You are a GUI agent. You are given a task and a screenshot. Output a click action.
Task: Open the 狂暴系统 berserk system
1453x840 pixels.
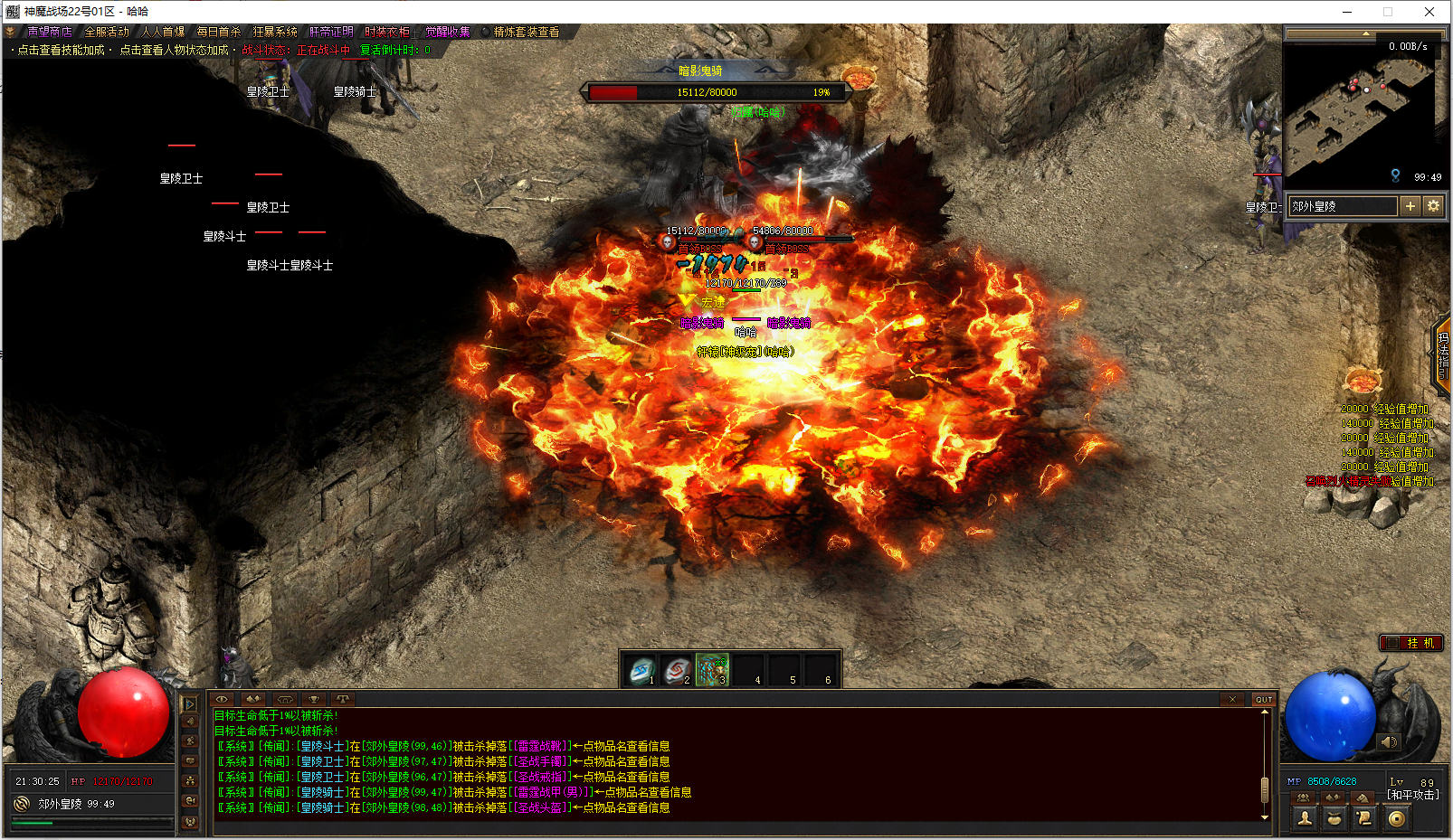(x=275, y=32)
